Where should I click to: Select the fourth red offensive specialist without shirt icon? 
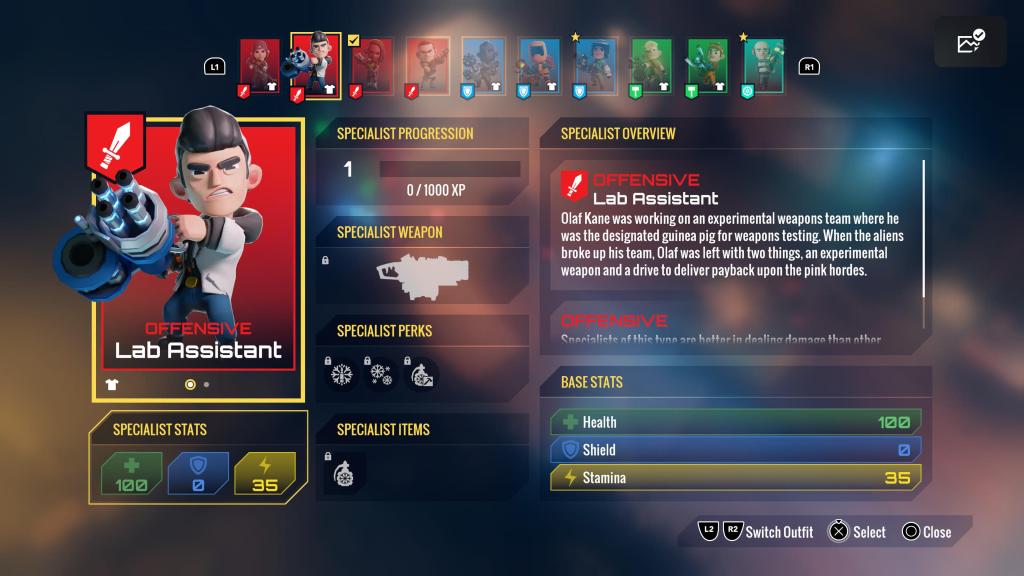pos(427,66)
